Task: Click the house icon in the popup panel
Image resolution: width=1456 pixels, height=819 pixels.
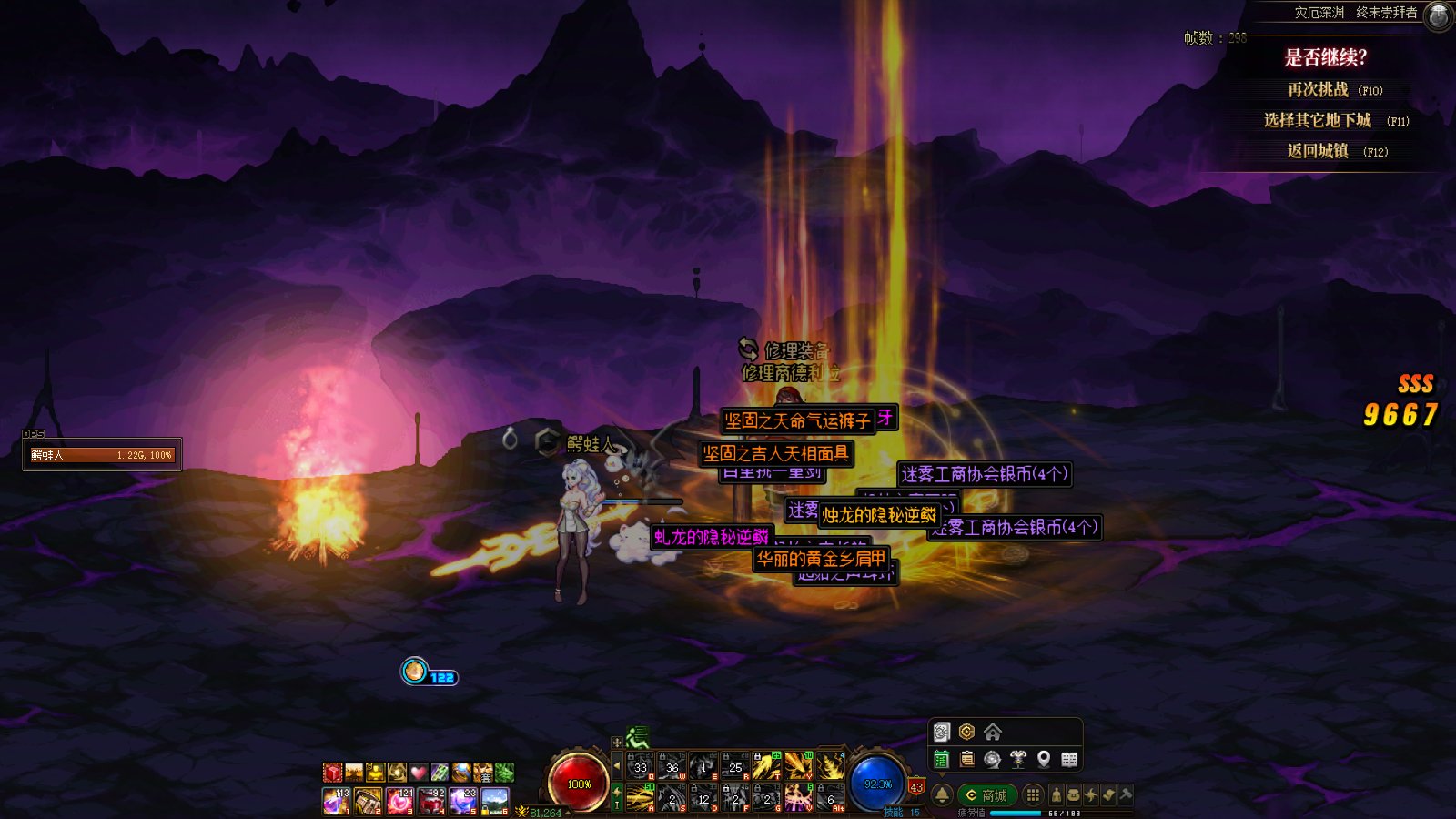Action: (993, 732)
